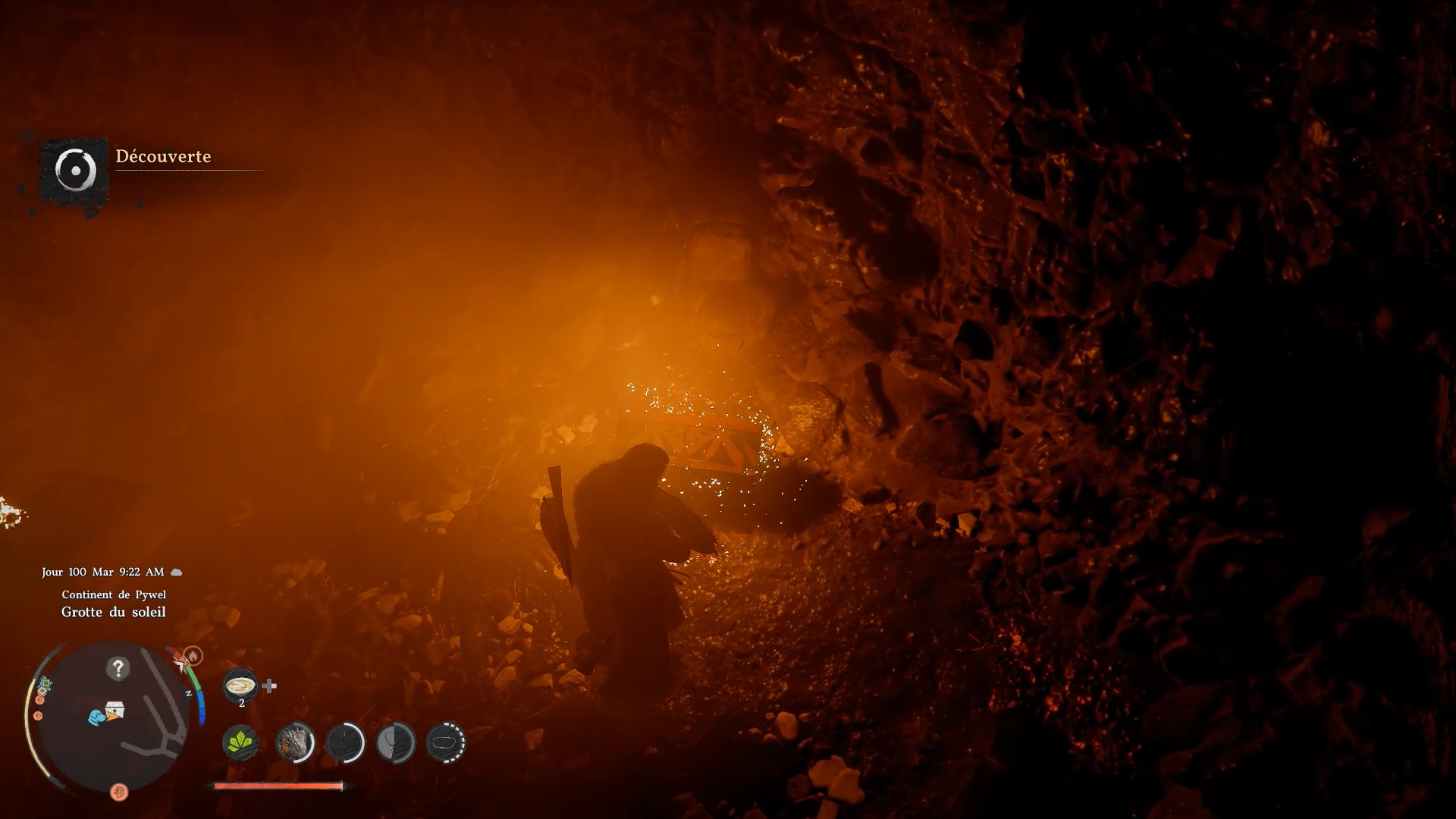Click the orange flame marker on minimap edge

193,654
